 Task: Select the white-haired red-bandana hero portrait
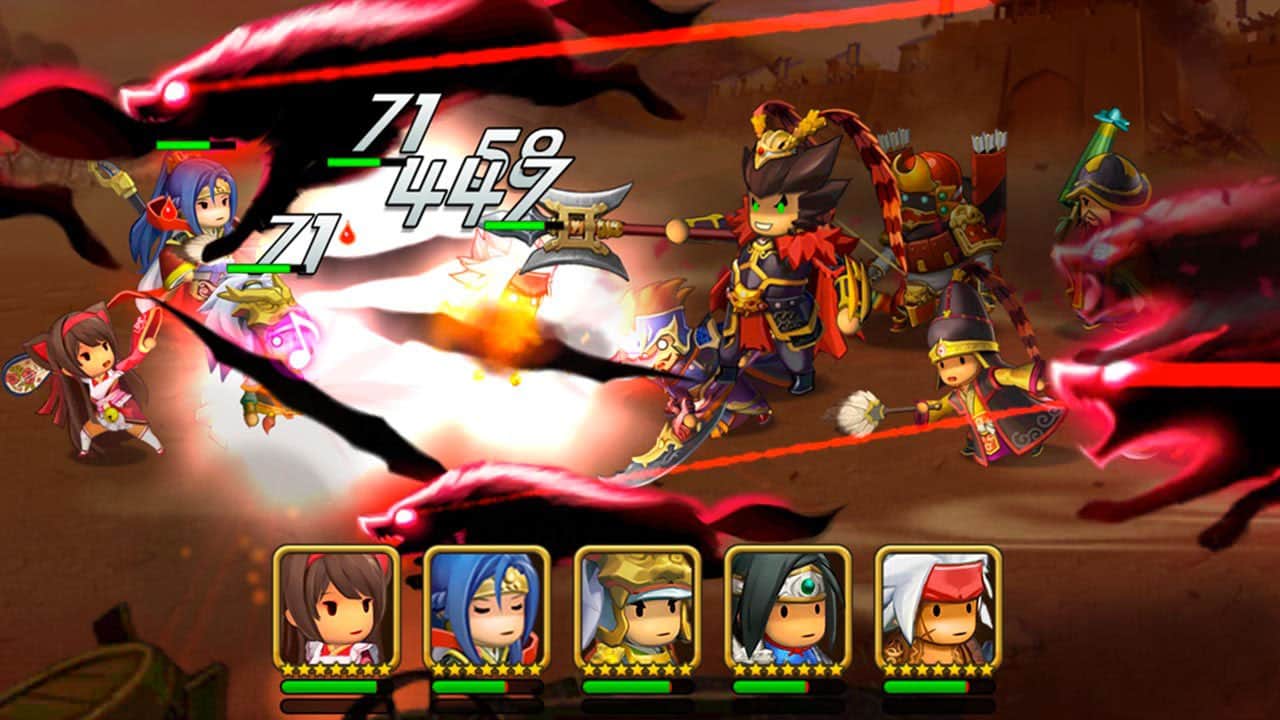(939, 608)
